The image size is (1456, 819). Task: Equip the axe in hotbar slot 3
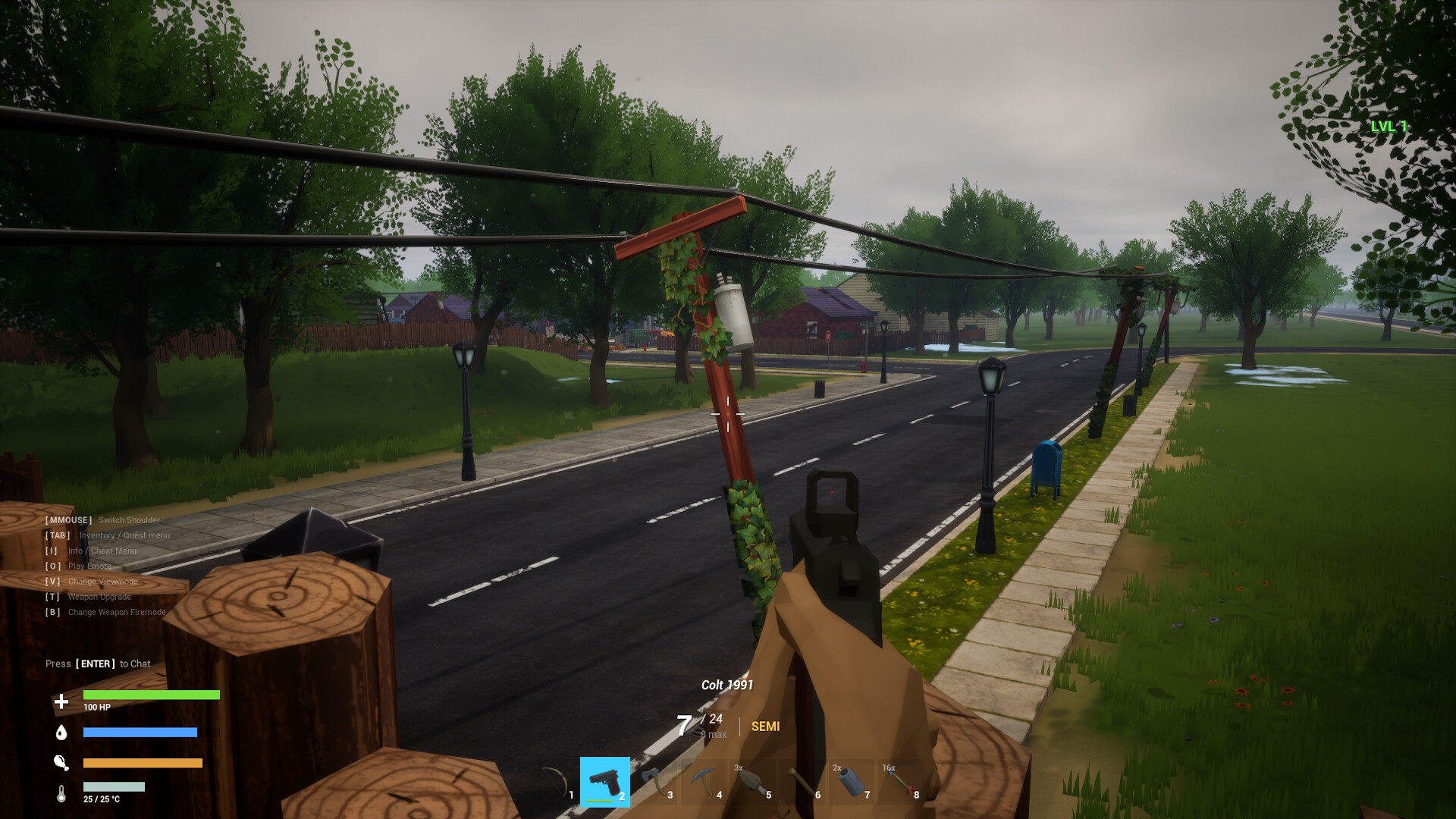pyautogui.click(x=653, y=781)
